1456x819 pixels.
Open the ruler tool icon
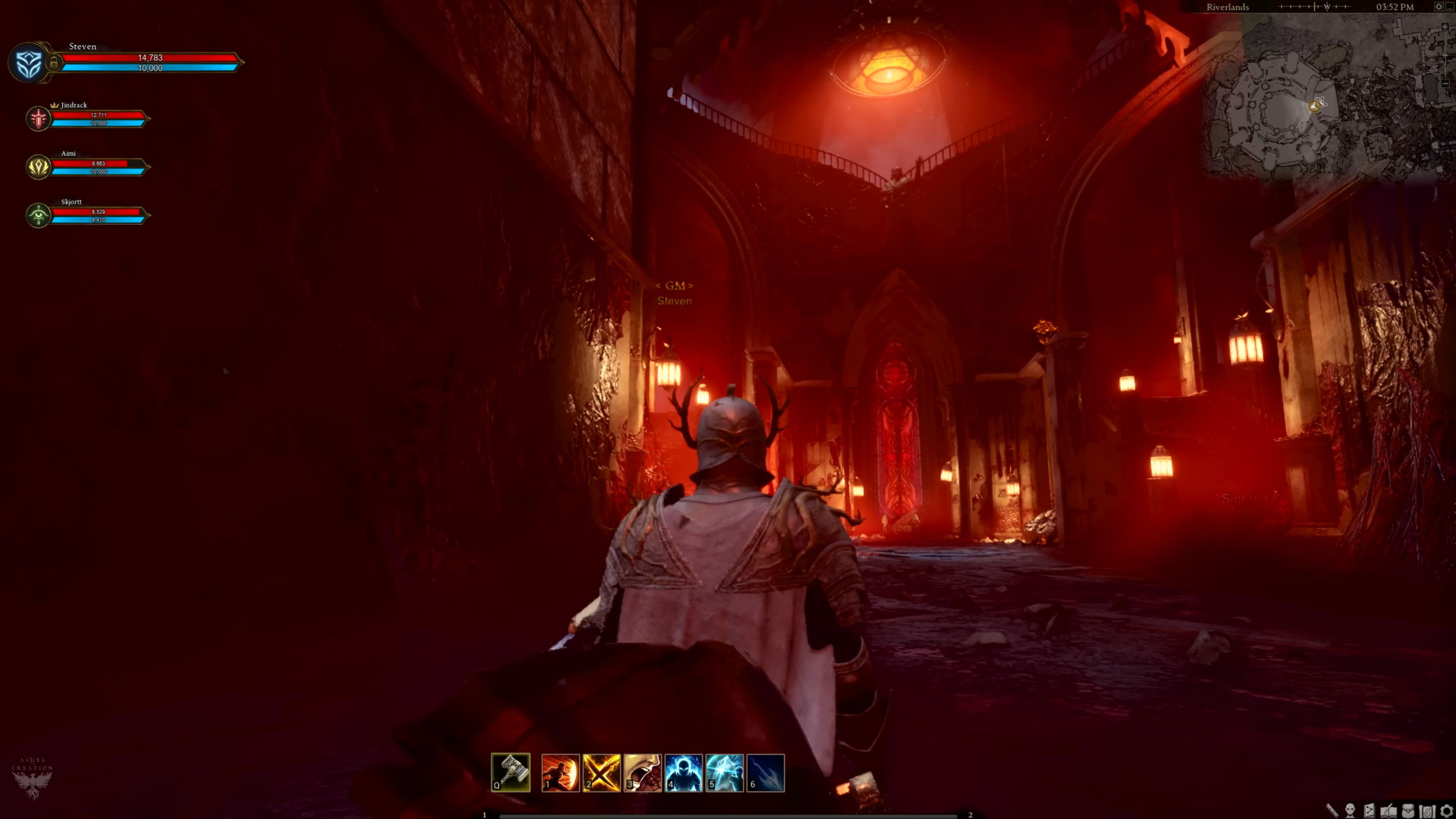[x=1332, y=810]
